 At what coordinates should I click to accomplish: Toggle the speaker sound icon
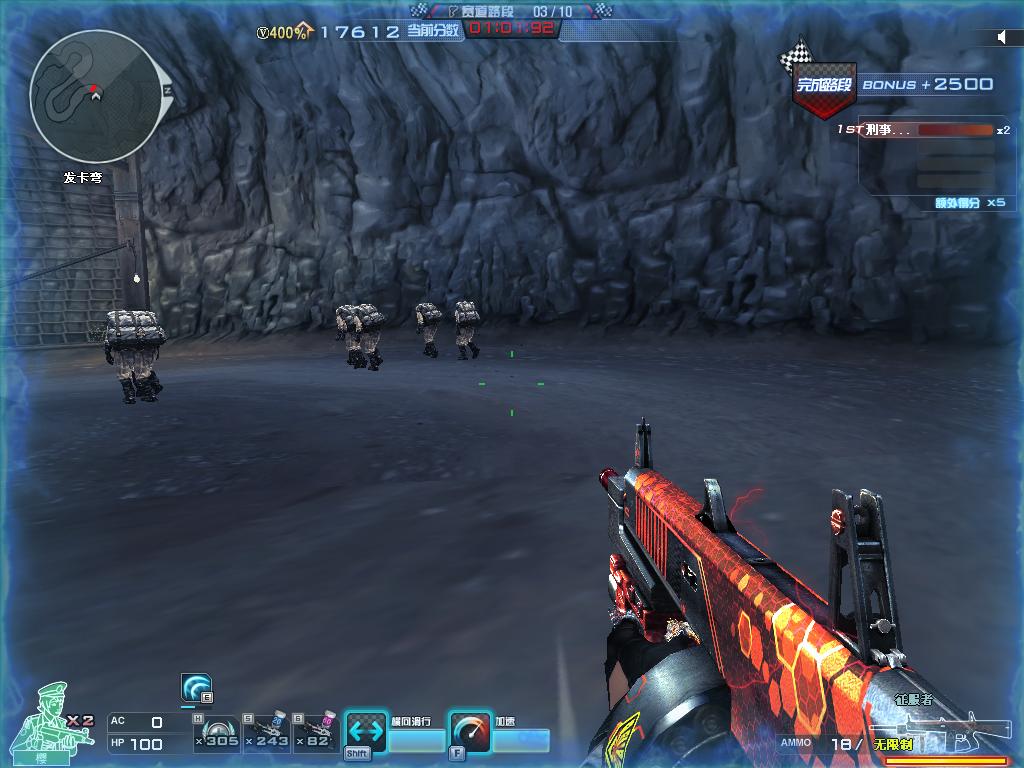(1002, 37)
